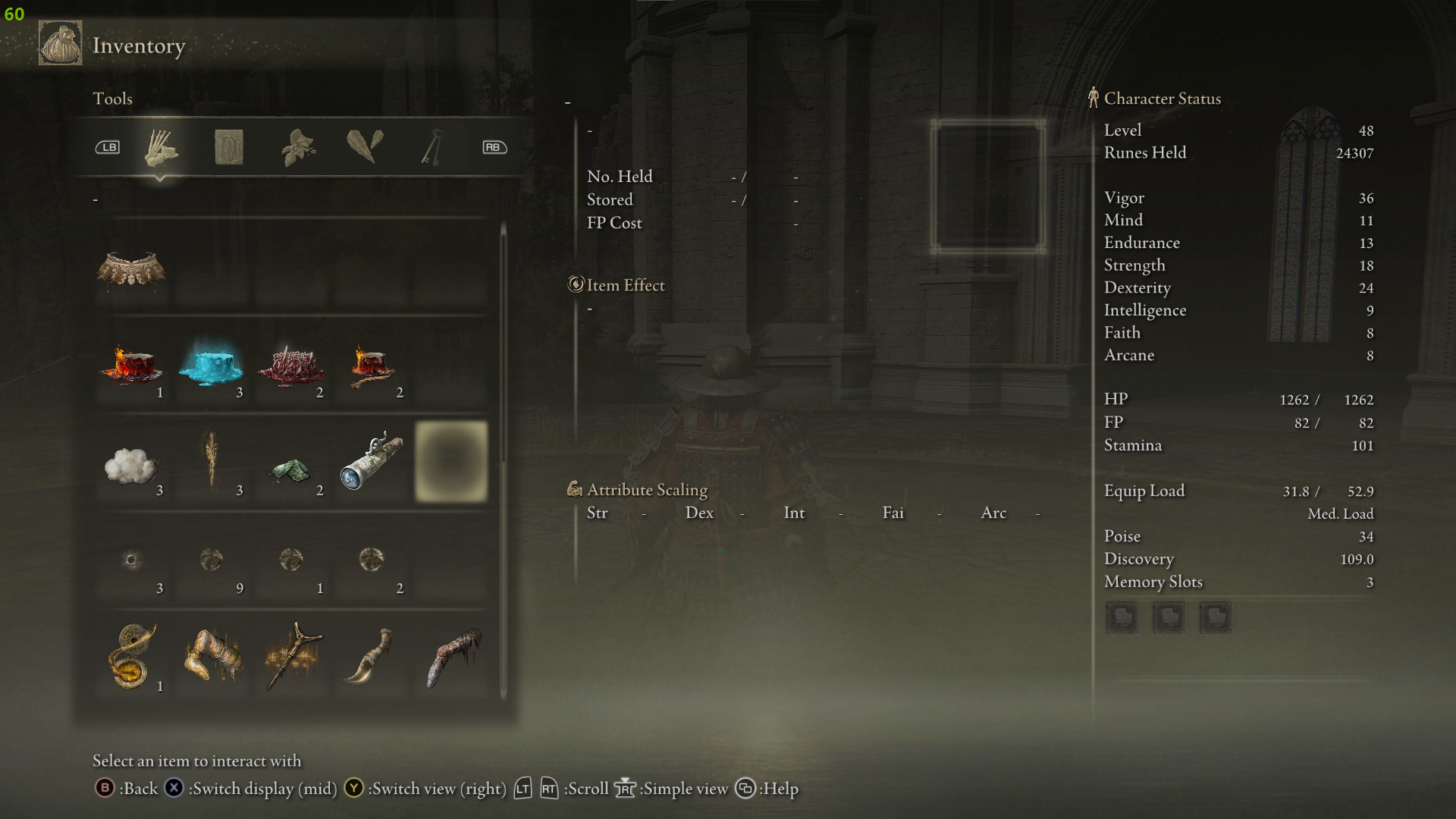The image size is (1456, 819).
Task: Pick the spiky red Blood Grease
Action: click(291, 366)
